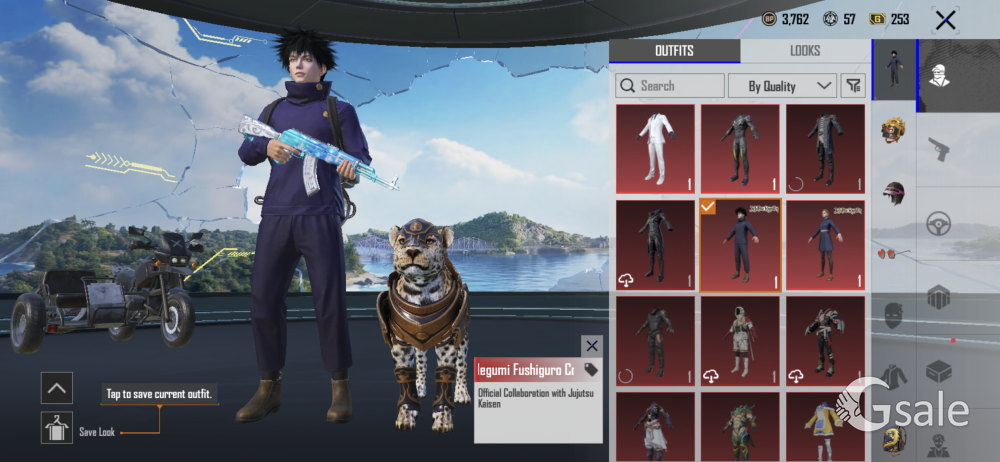Open the outfit filter funnel button
The height and width of the screenshot is (462, 1000).
(853, 86)
